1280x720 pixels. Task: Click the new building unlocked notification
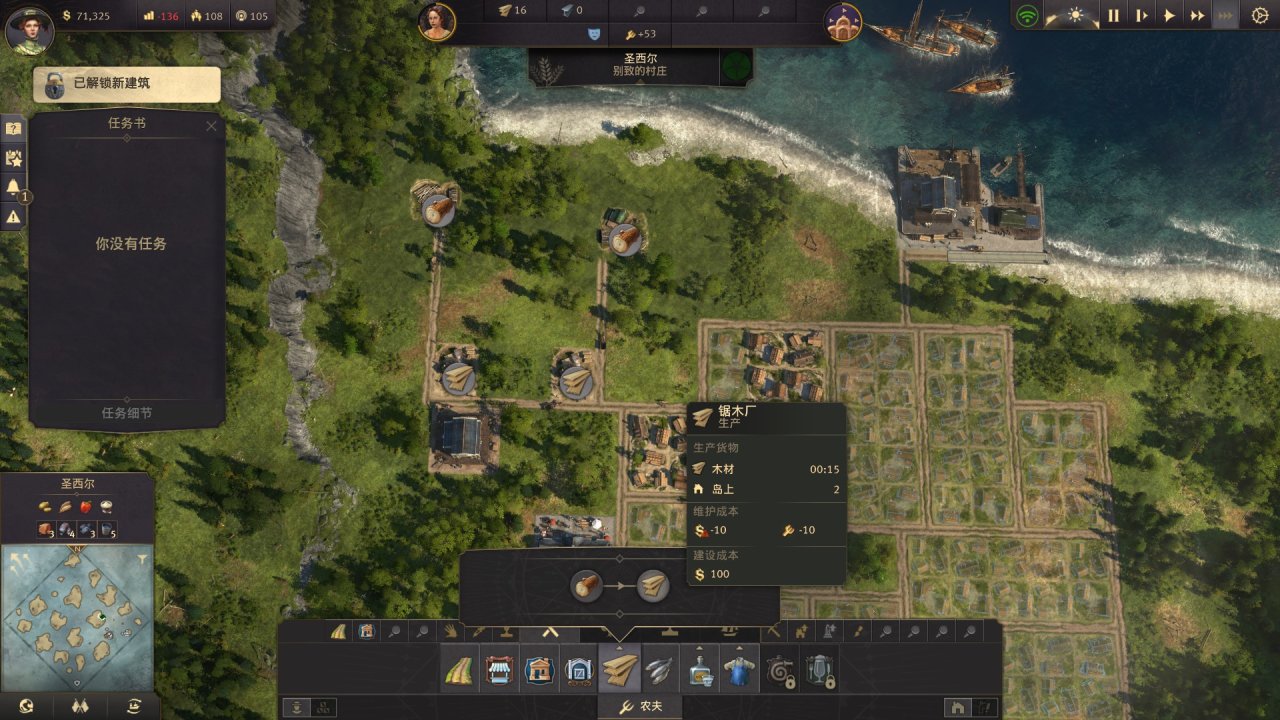(127, 84)
